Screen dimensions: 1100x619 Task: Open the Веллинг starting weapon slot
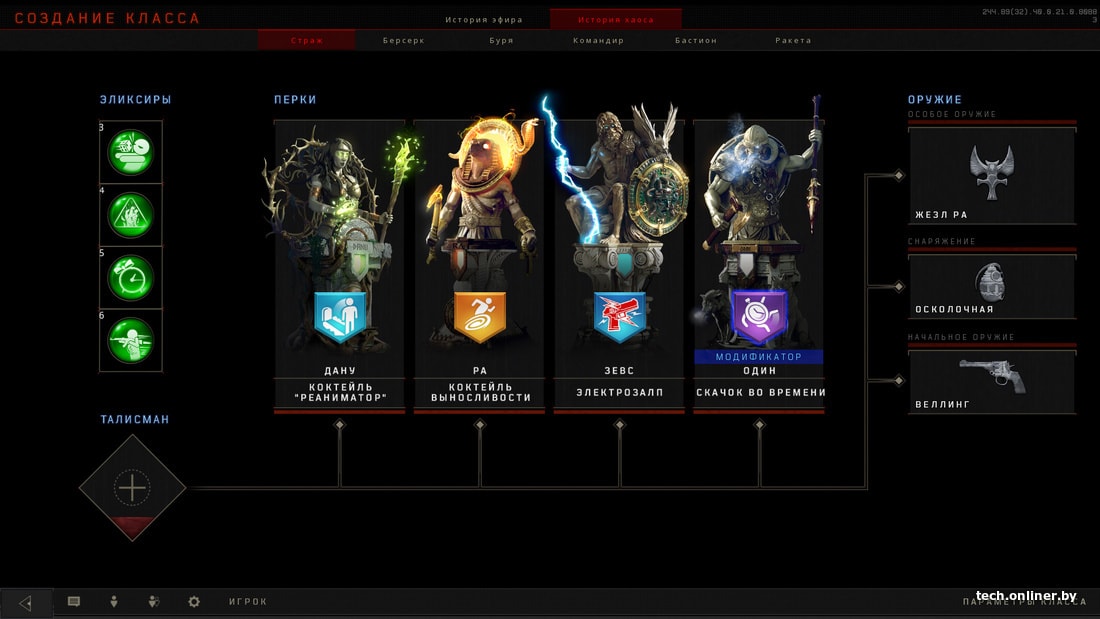tap(992, 381)
